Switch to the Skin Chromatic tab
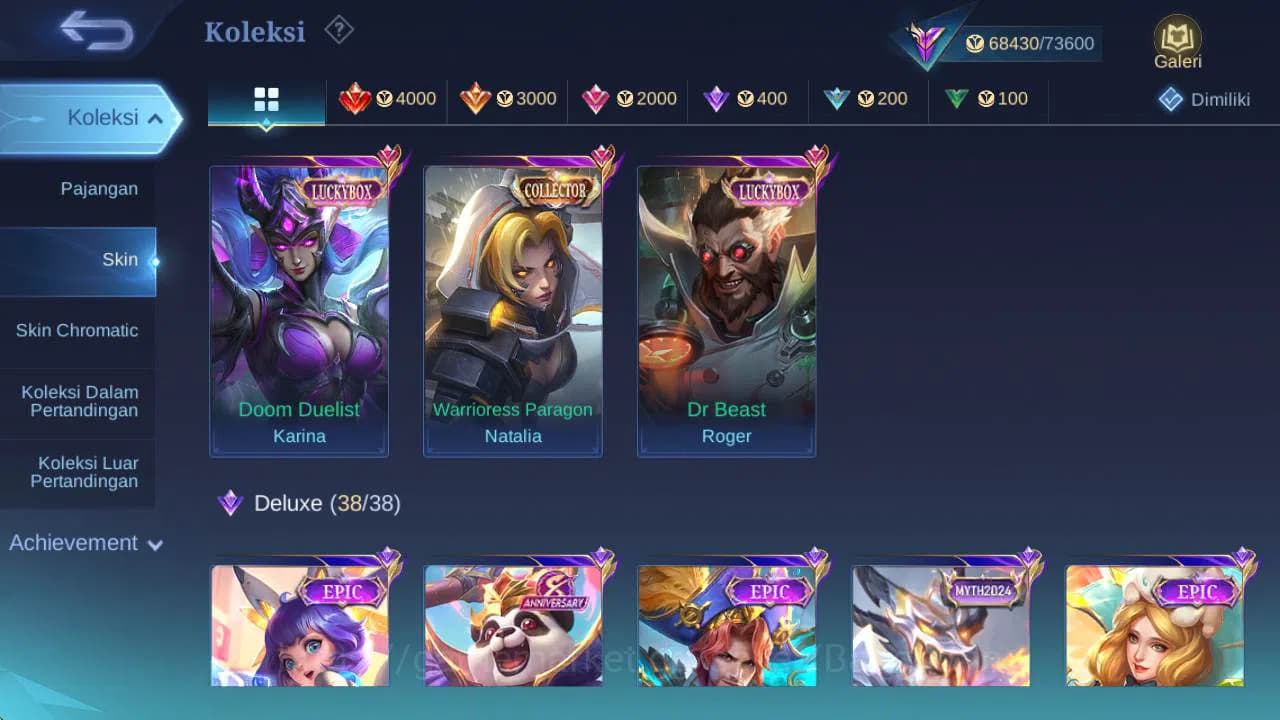The image size is (1280, 720). coord(78,330)
